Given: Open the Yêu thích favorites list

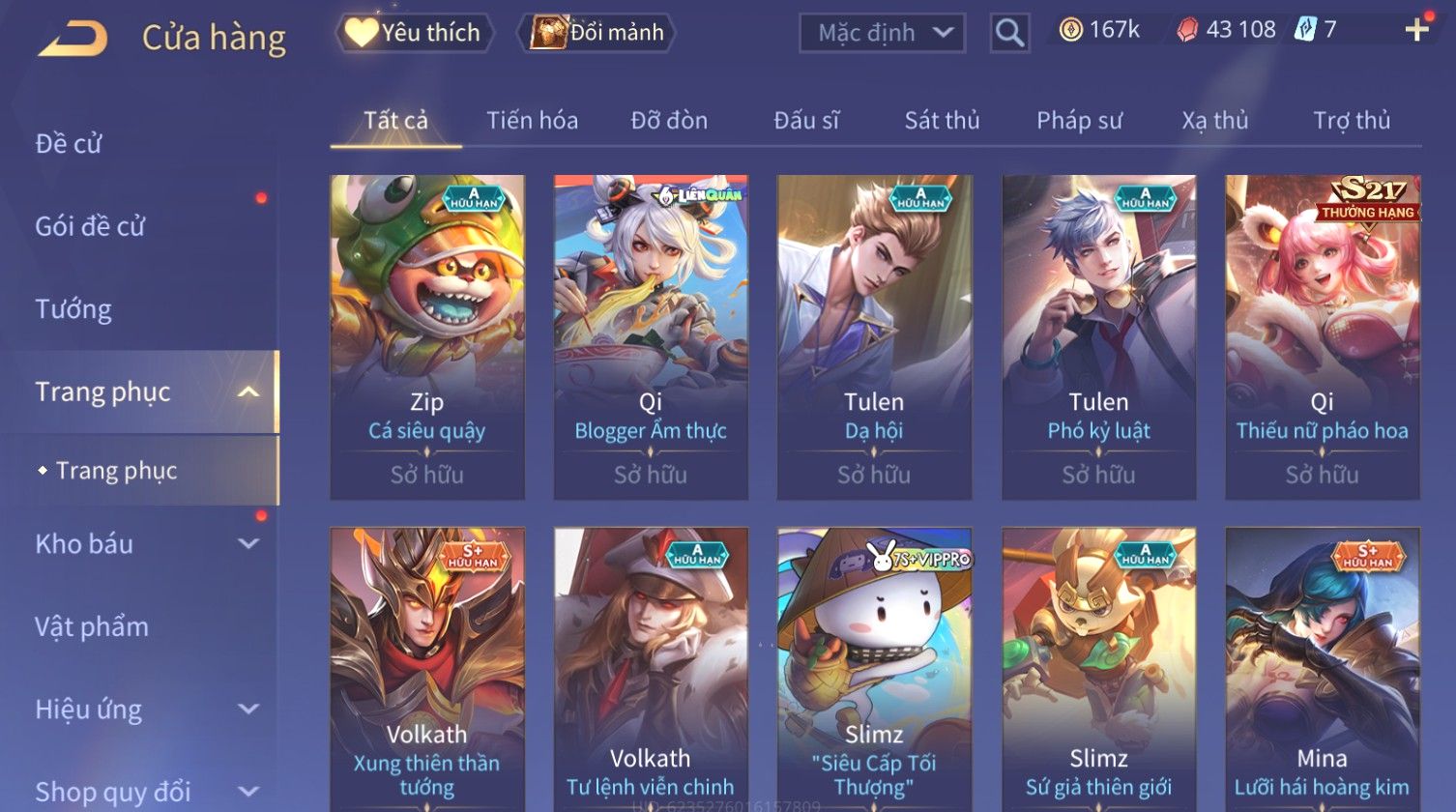Looking at the screenshot, I should 414,33.
